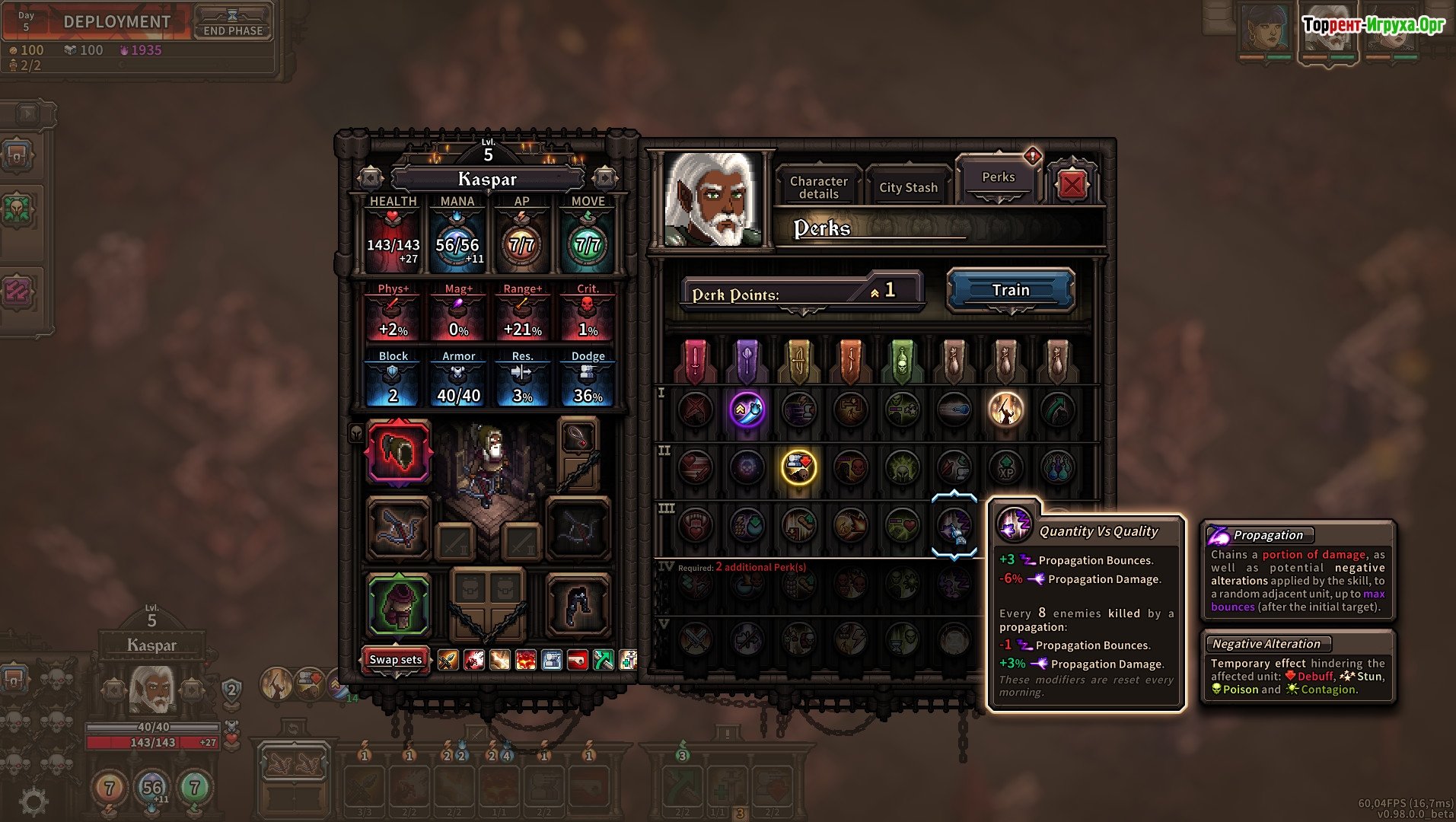Open settings with the gear icon

pyautogui.click(x=33, y=800)
